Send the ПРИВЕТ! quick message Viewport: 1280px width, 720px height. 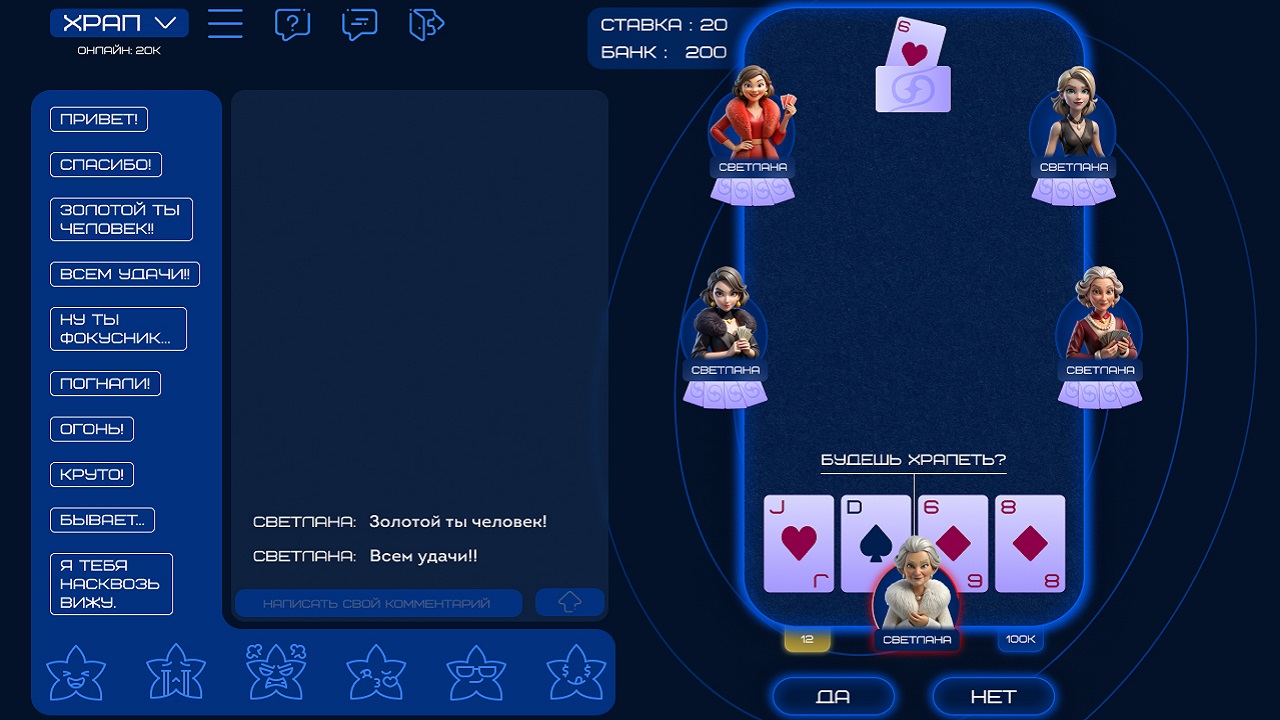[x=97, y=118]
